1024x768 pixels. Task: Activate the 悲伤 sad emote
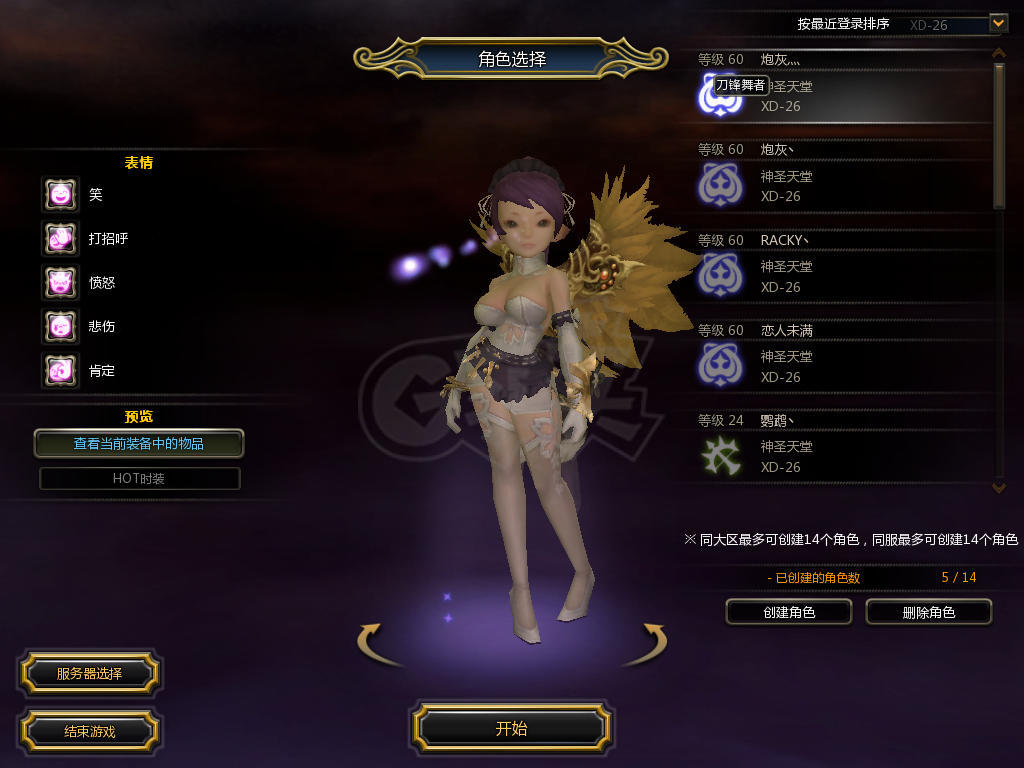(x=60, y=326)
